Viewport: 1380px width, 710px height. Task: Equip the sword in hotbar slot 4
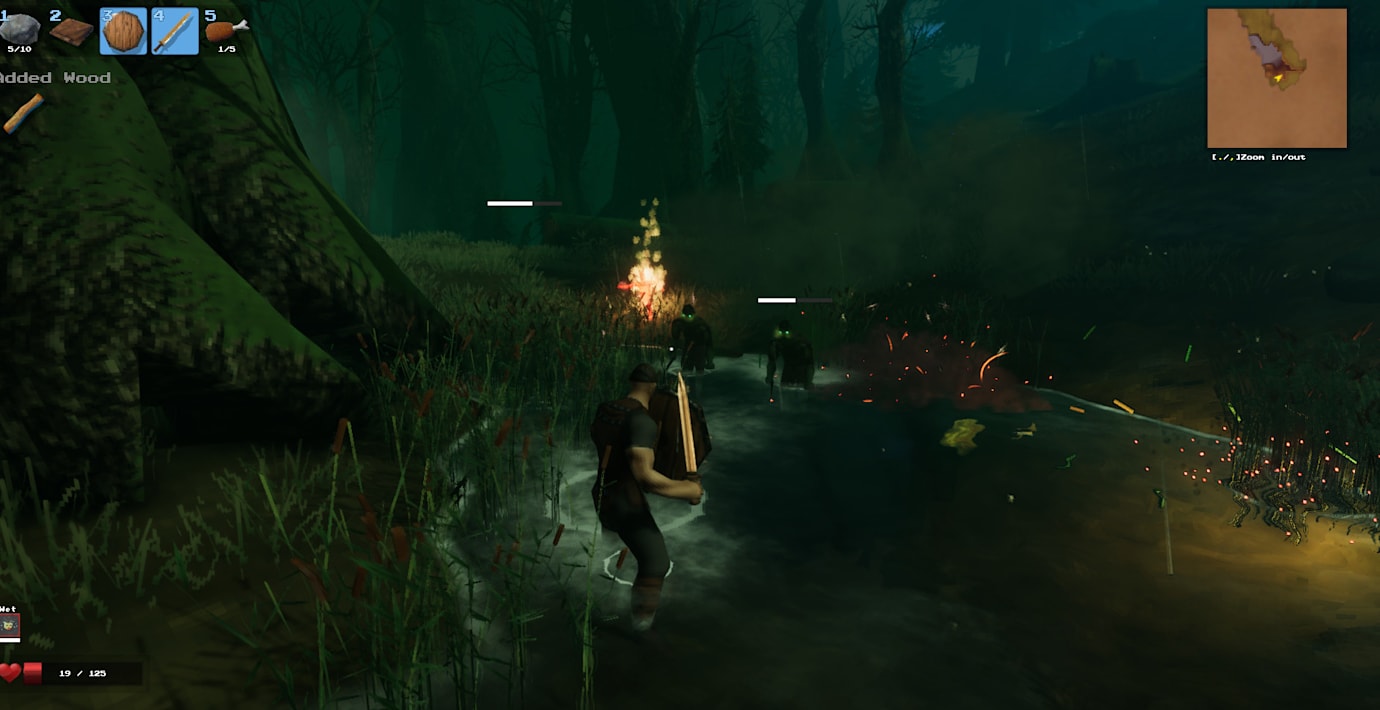174,31
